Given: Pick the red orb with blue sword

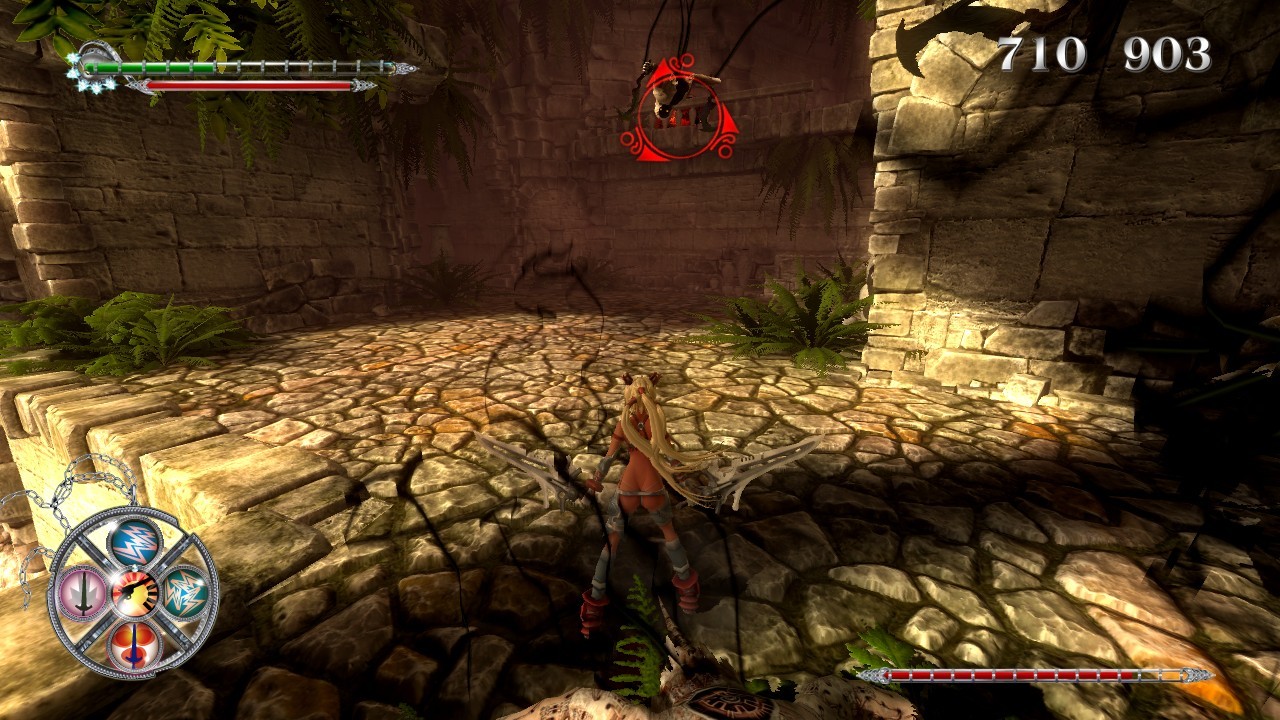Looking at the screenshot, I should pos(134,645).
